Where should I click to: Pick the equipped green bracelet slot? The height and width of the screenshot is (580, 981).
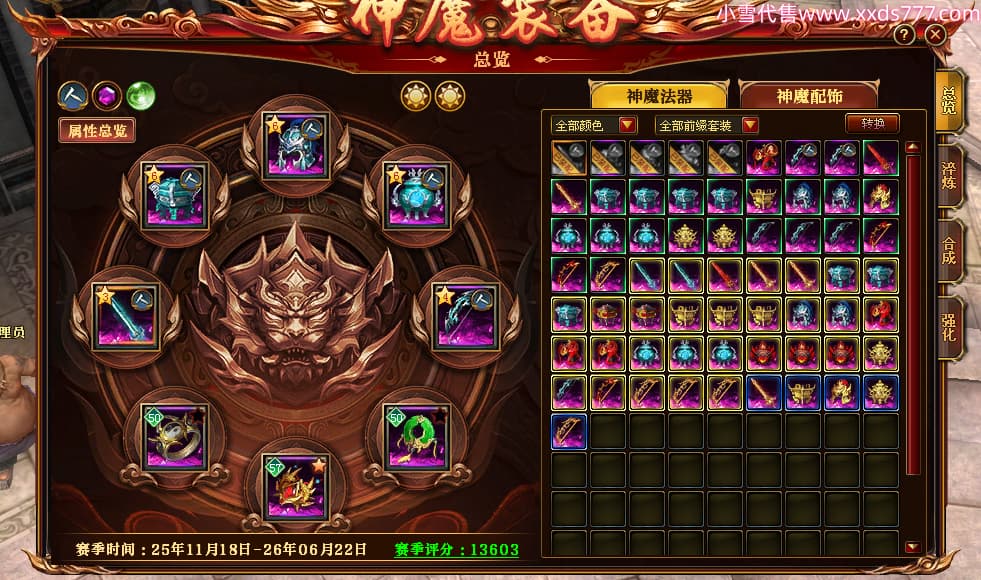click(x=417, y=436)
